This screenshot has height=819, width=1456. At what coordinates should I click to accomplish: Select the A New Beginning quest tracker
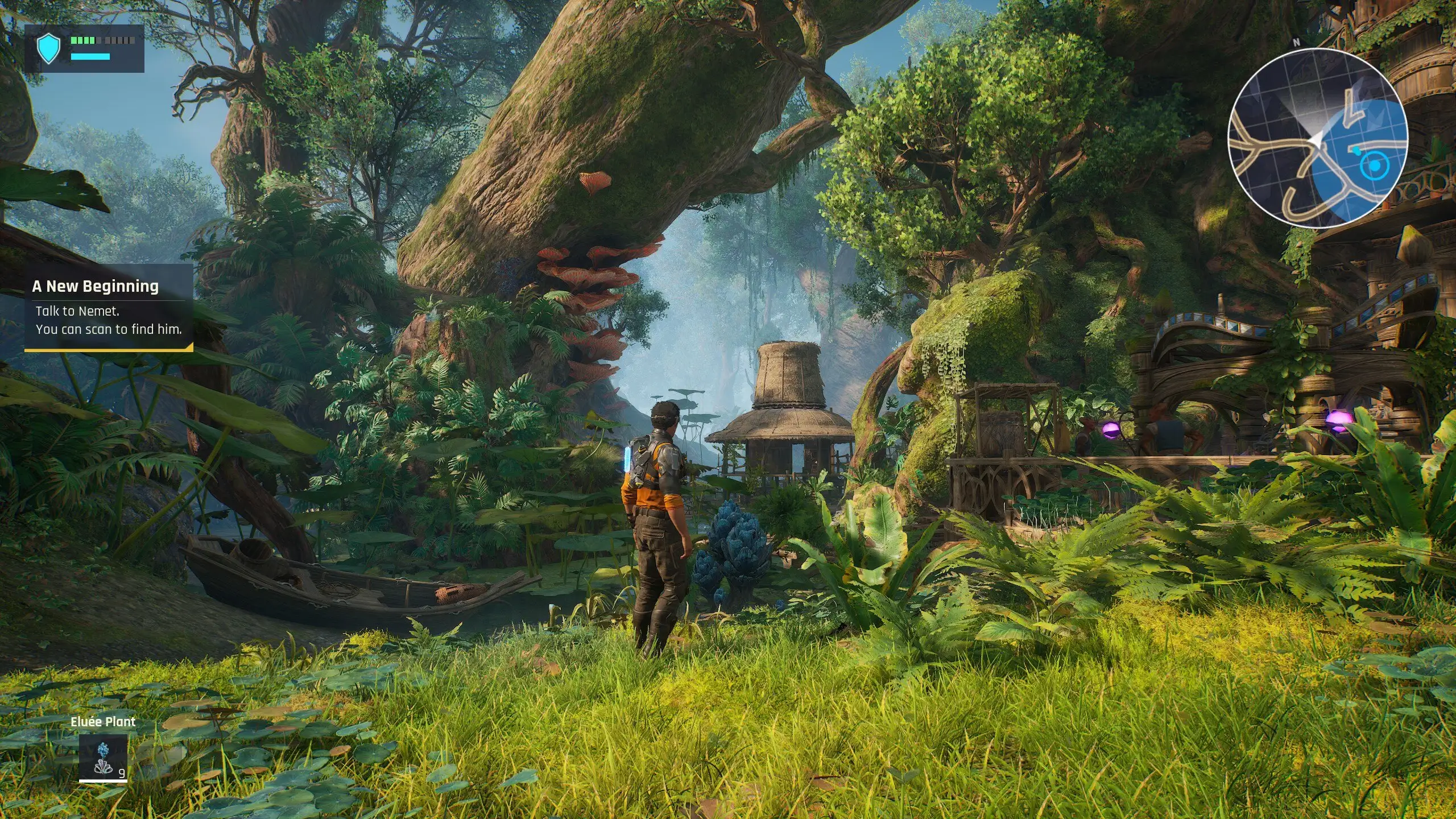[x=109, y=308]
